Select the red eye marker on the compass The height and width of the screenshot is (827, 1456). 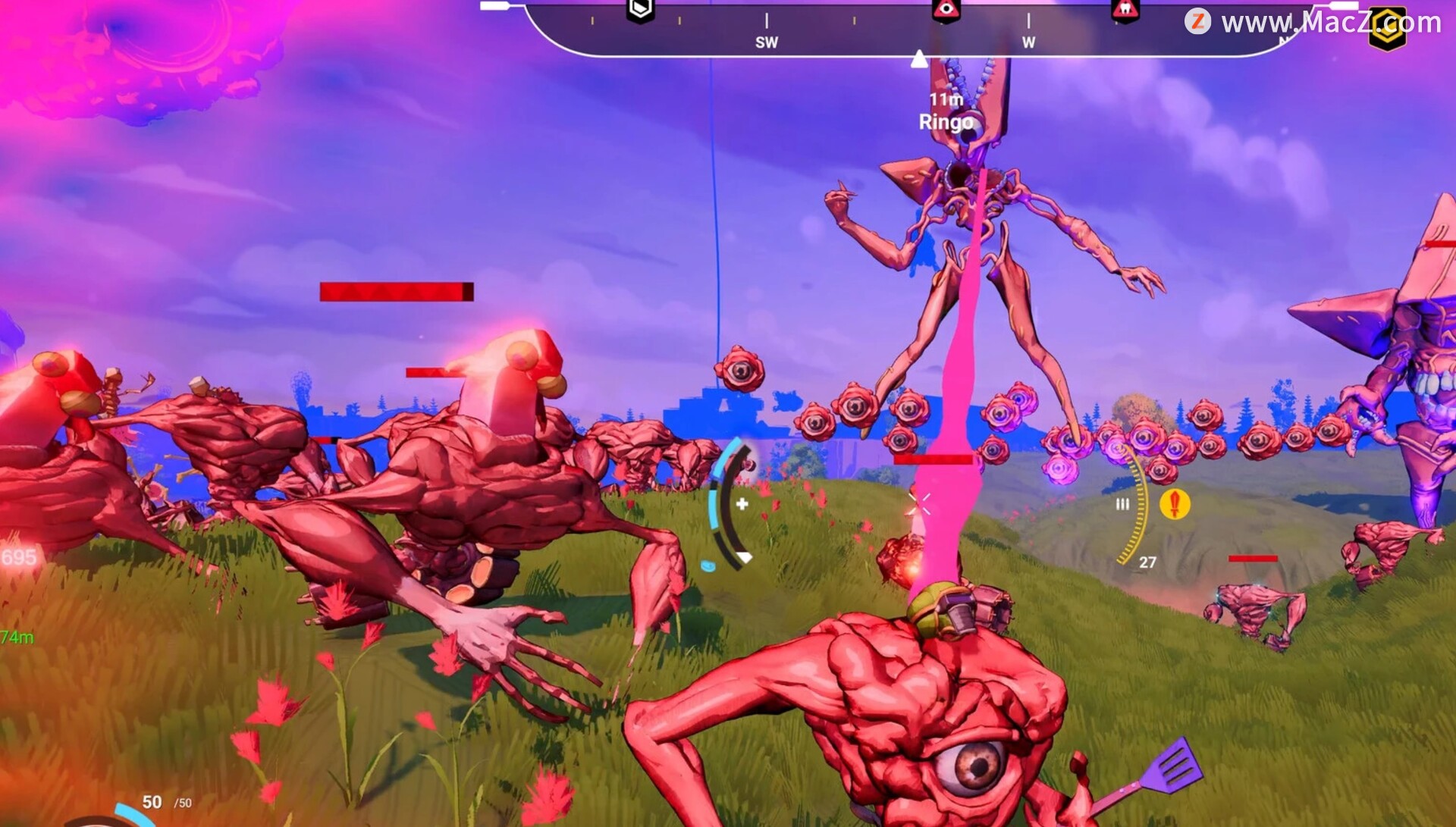click(x=946, y=11)
